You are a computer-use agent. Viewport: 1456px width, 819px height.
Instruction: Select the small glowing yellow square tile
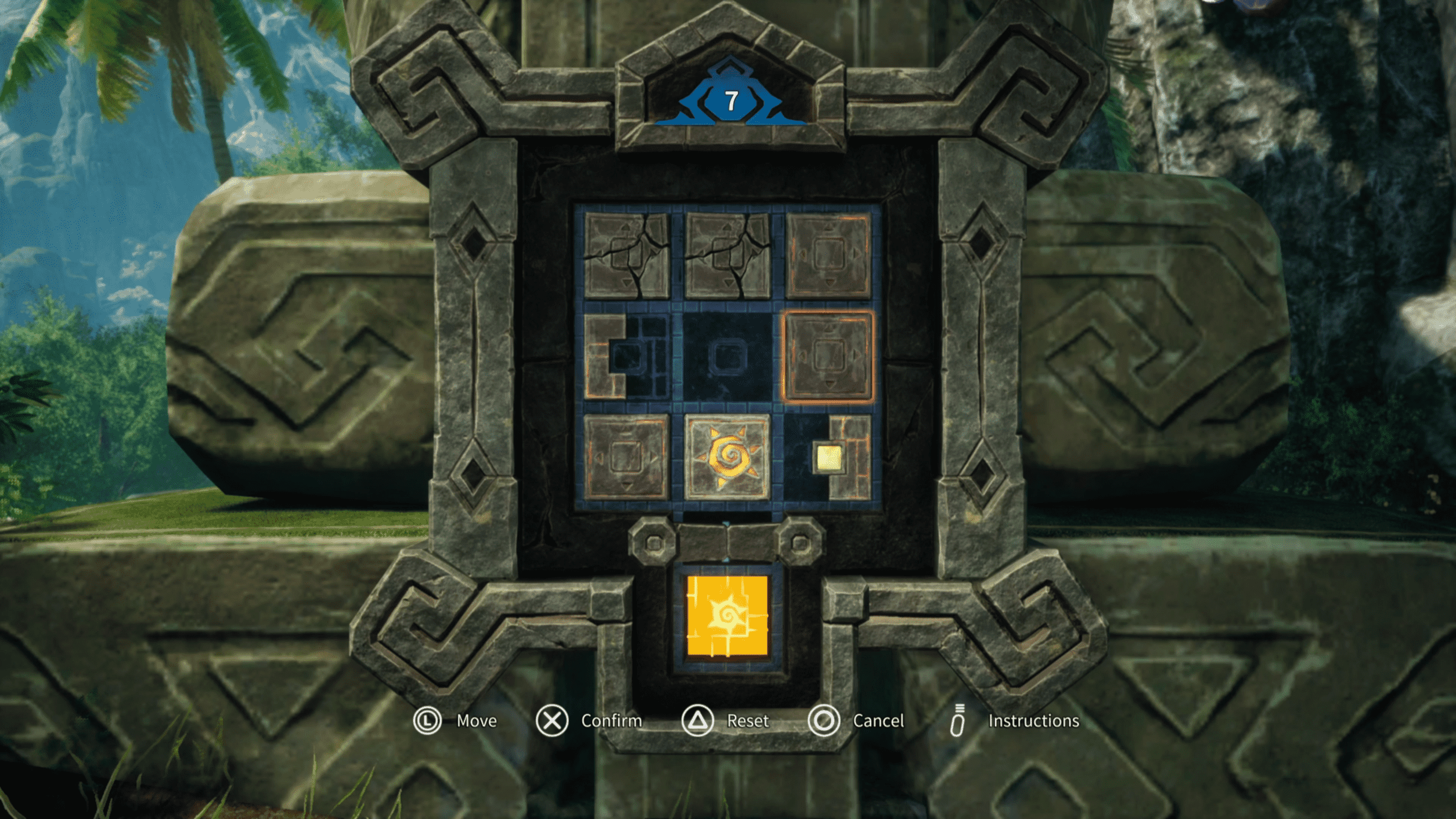(x=828, y=458)
